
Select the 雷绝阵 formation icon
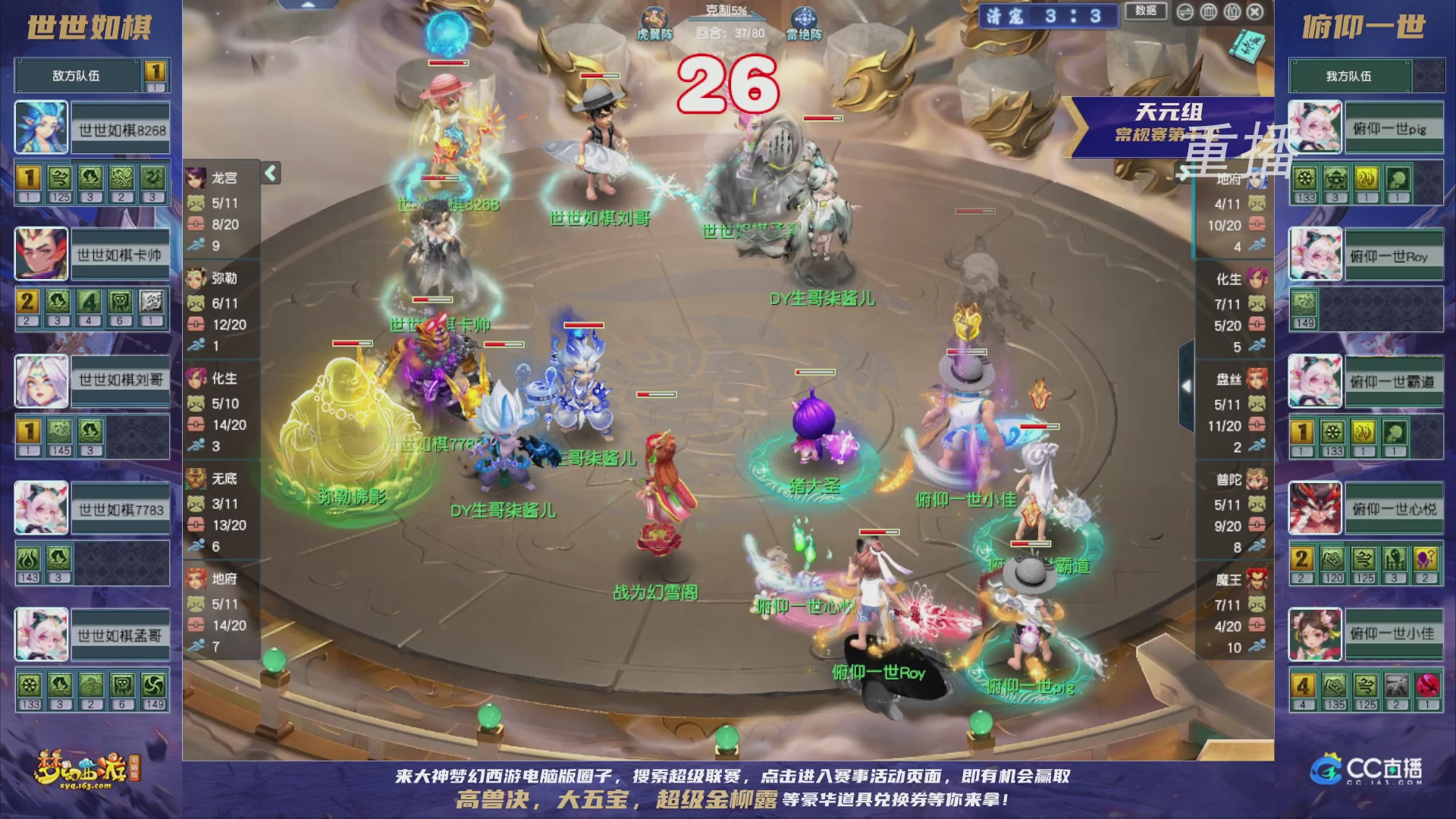(805, 17)
